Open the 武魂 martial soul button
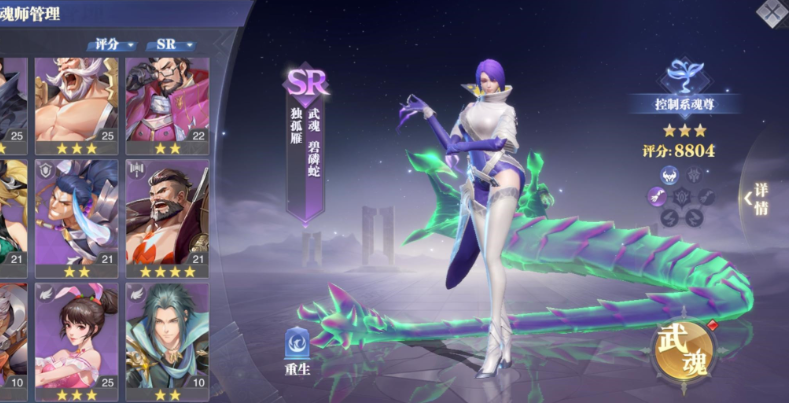The image size is (789, 403). (x=686, y=351)
